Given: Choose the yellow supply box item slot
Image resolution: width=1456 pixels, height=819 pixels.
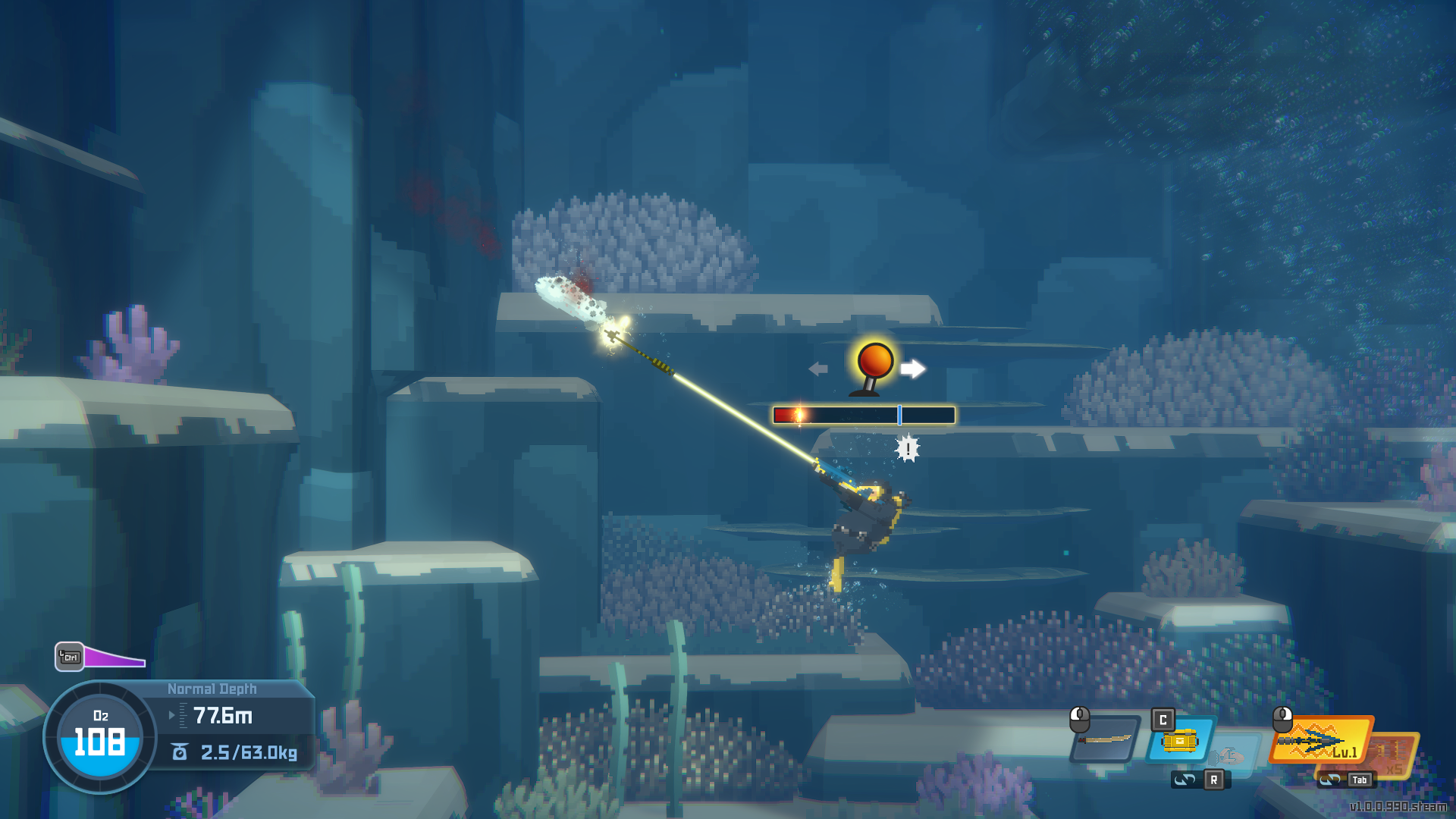Looking at the screenshot, I should pos(1180,740).
